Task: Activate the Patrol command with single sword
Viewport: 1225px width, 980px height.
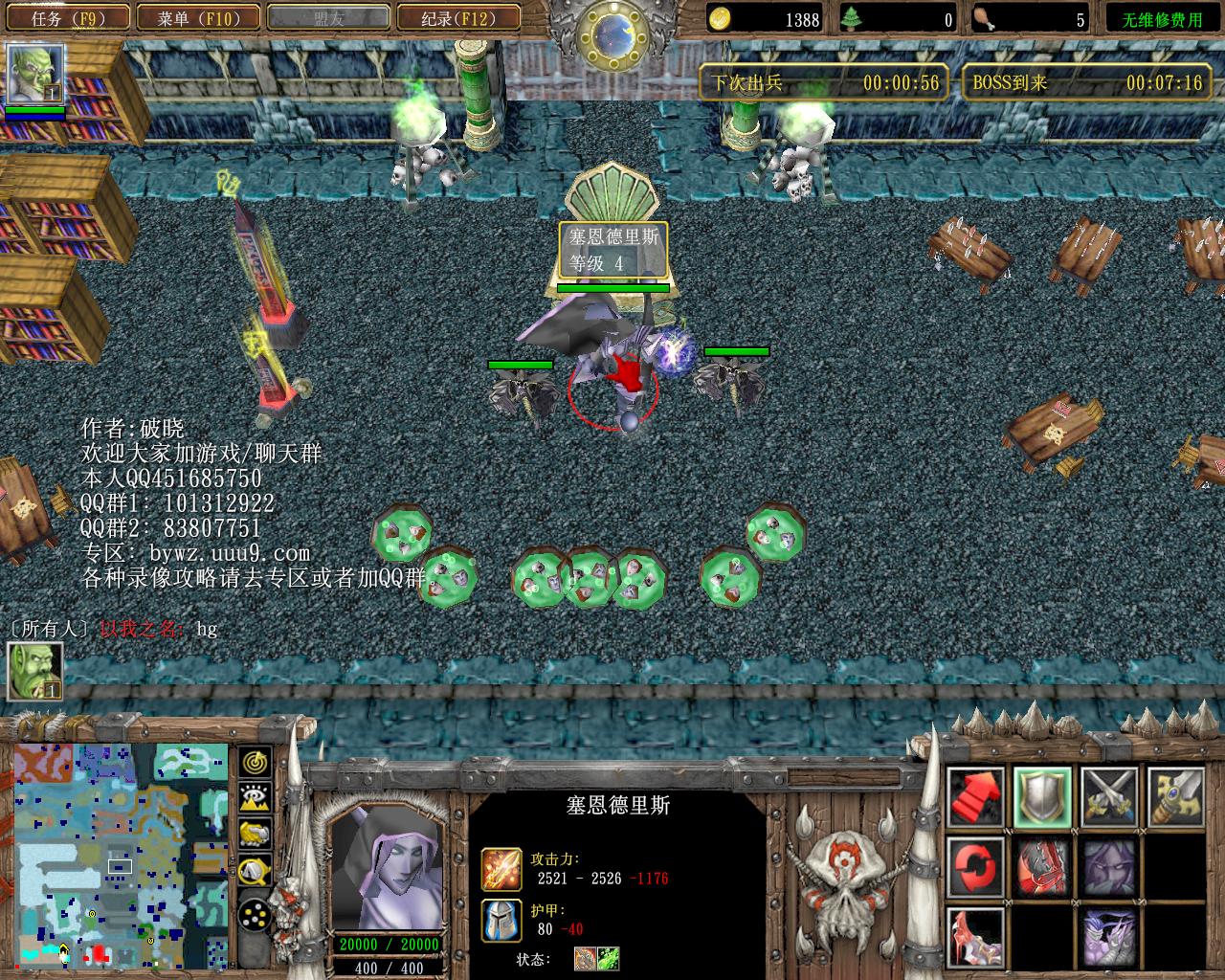Action: coord(1175,796)
